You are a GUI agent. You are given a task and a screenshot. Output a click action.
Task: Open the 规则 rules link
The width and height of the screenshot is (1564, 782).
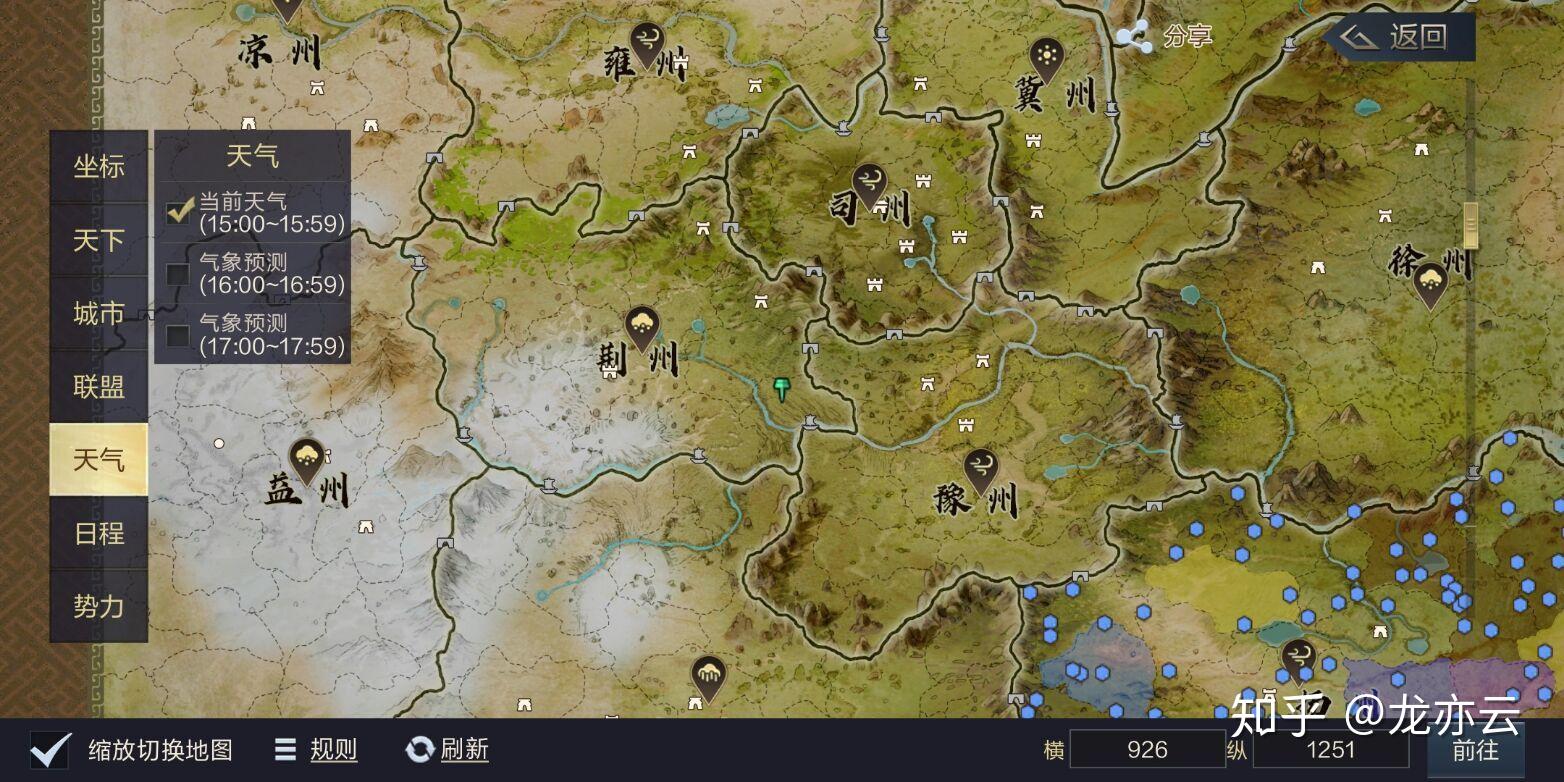coord(318,749)
